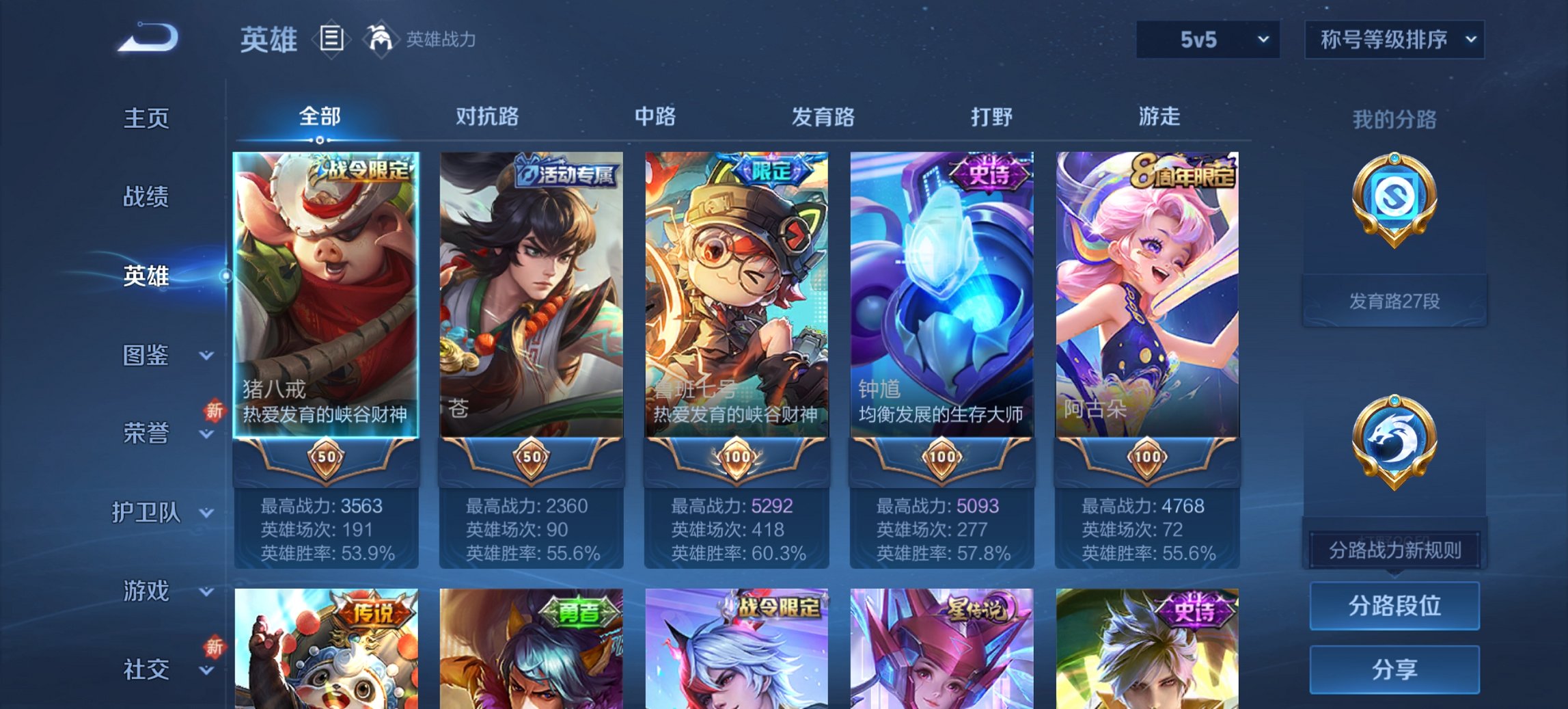Click the 分路段位 button
This screenshot has width=1568, height=709.
coord(1394,606)
